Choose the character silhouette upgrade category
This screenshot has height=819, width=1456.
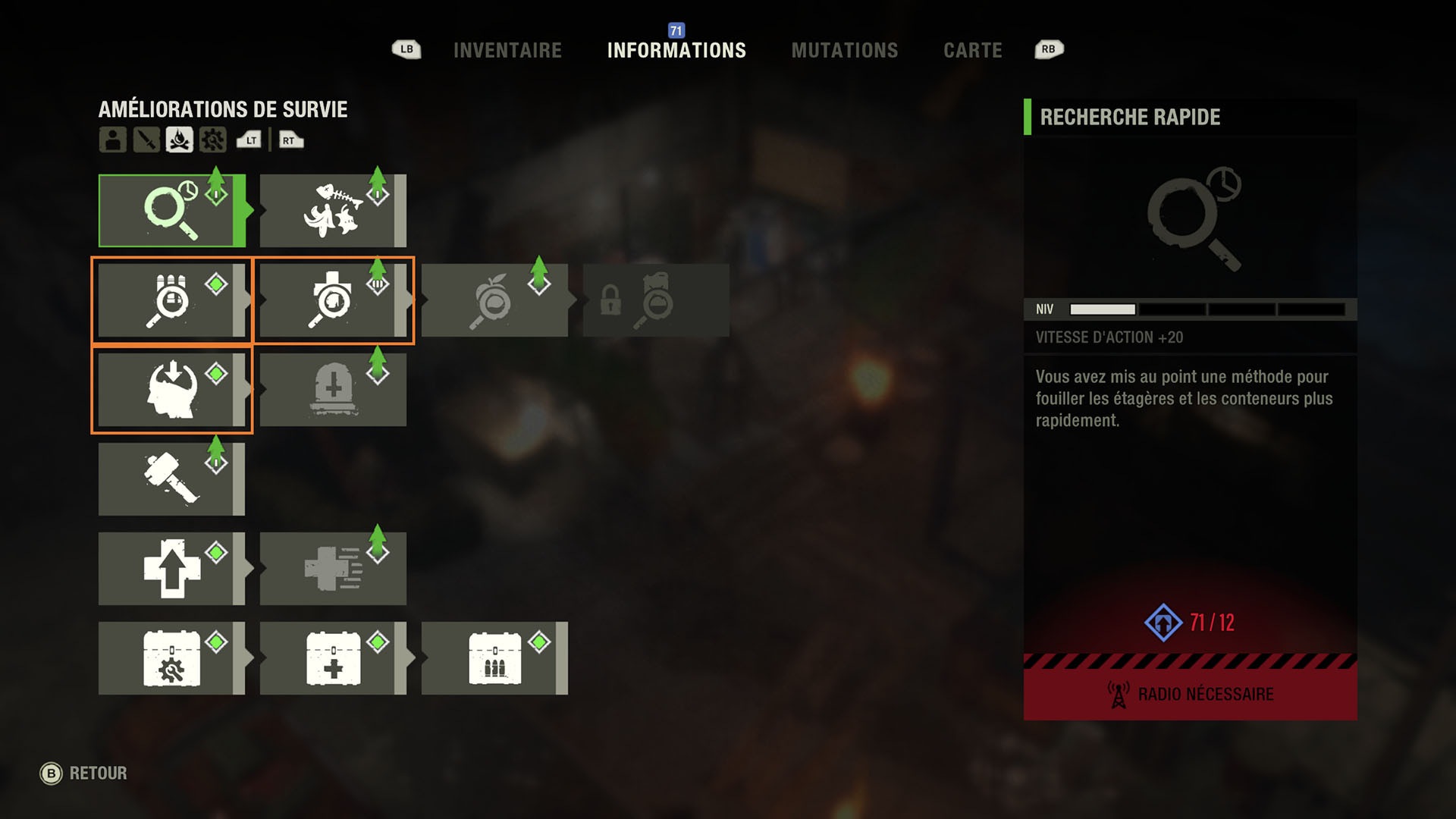coord(113,140)
